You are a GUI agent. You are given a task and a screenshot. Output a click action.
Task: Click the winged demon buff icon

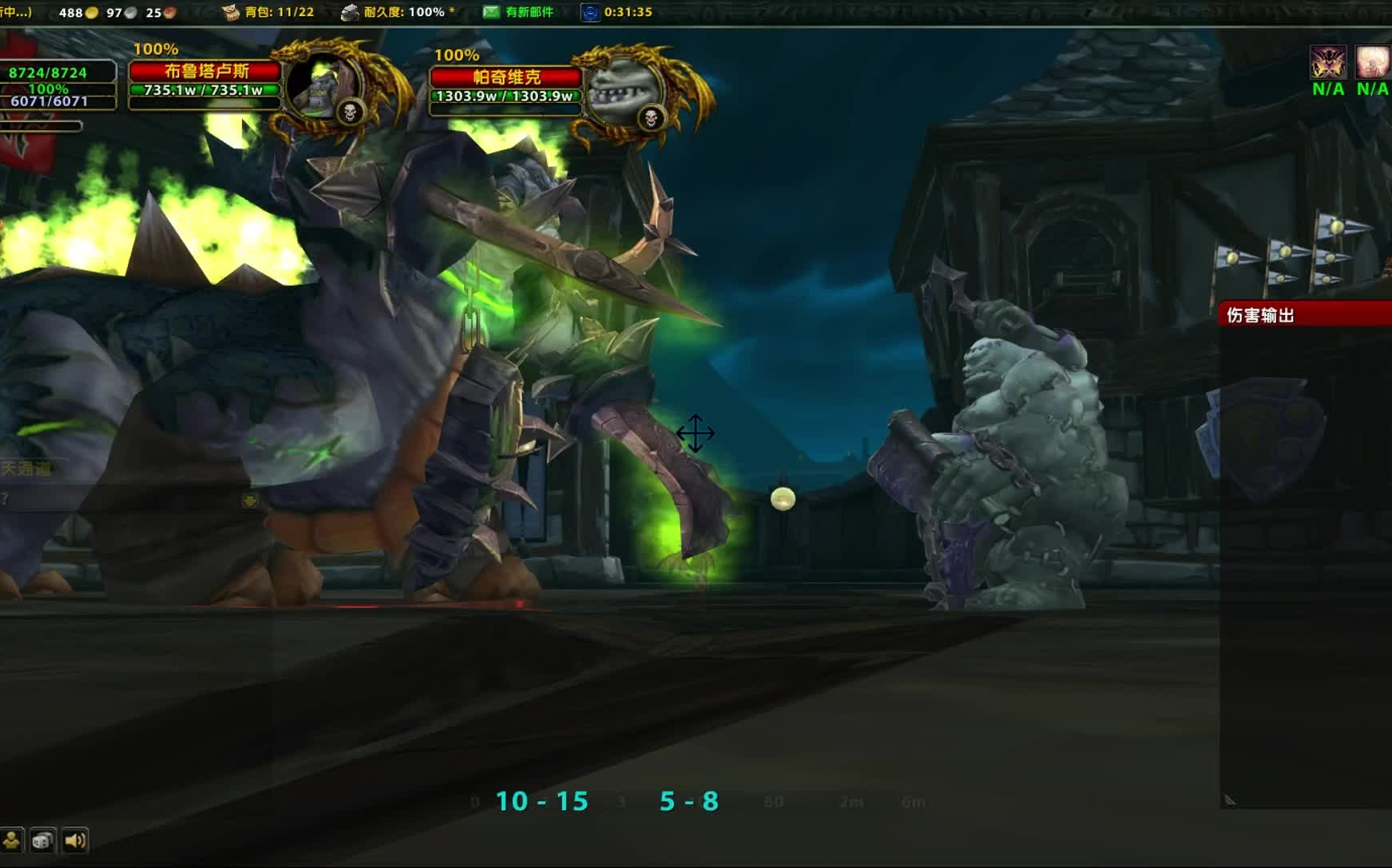1328,62
